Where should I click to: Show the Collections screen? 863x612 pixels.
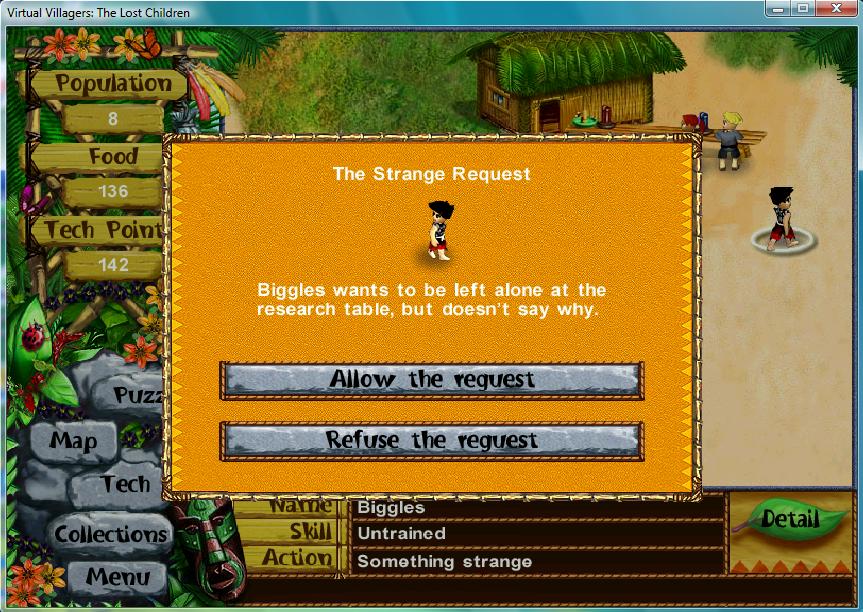pyautogui.click(x=111, y=534)
